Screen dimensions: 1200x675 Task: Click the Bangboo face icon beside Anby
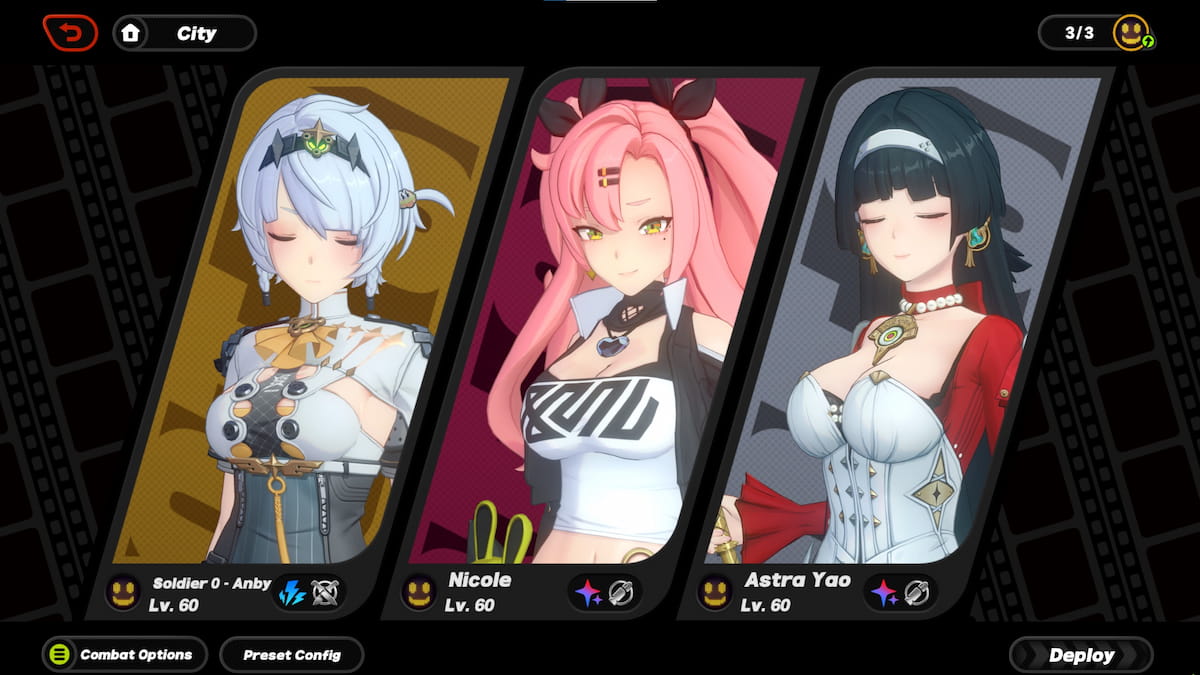click(x=123, y=593)
